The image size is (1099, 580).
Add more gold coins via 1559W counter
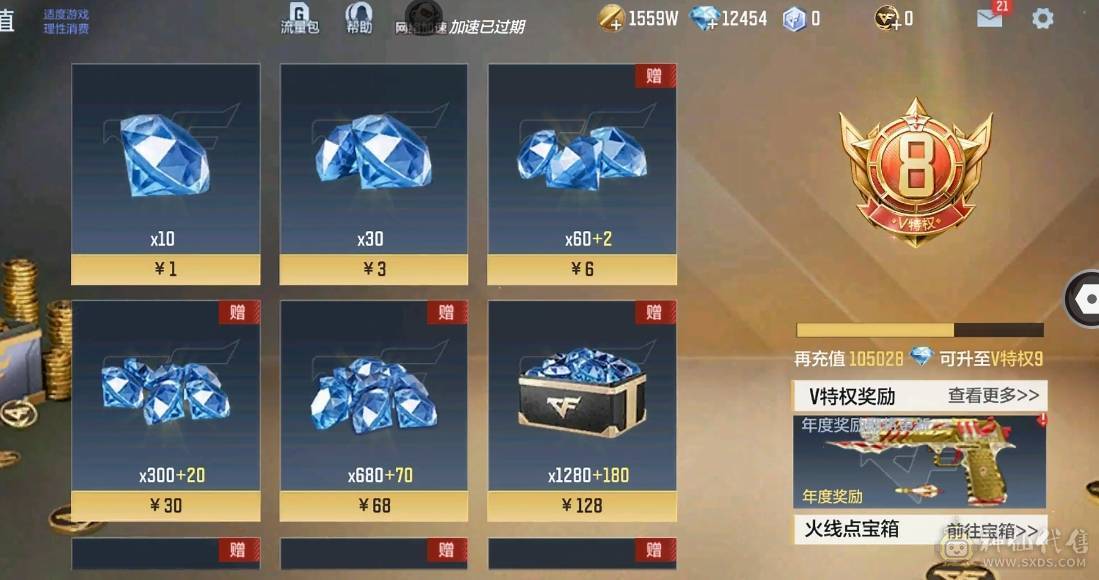click(x=611, y=18)
